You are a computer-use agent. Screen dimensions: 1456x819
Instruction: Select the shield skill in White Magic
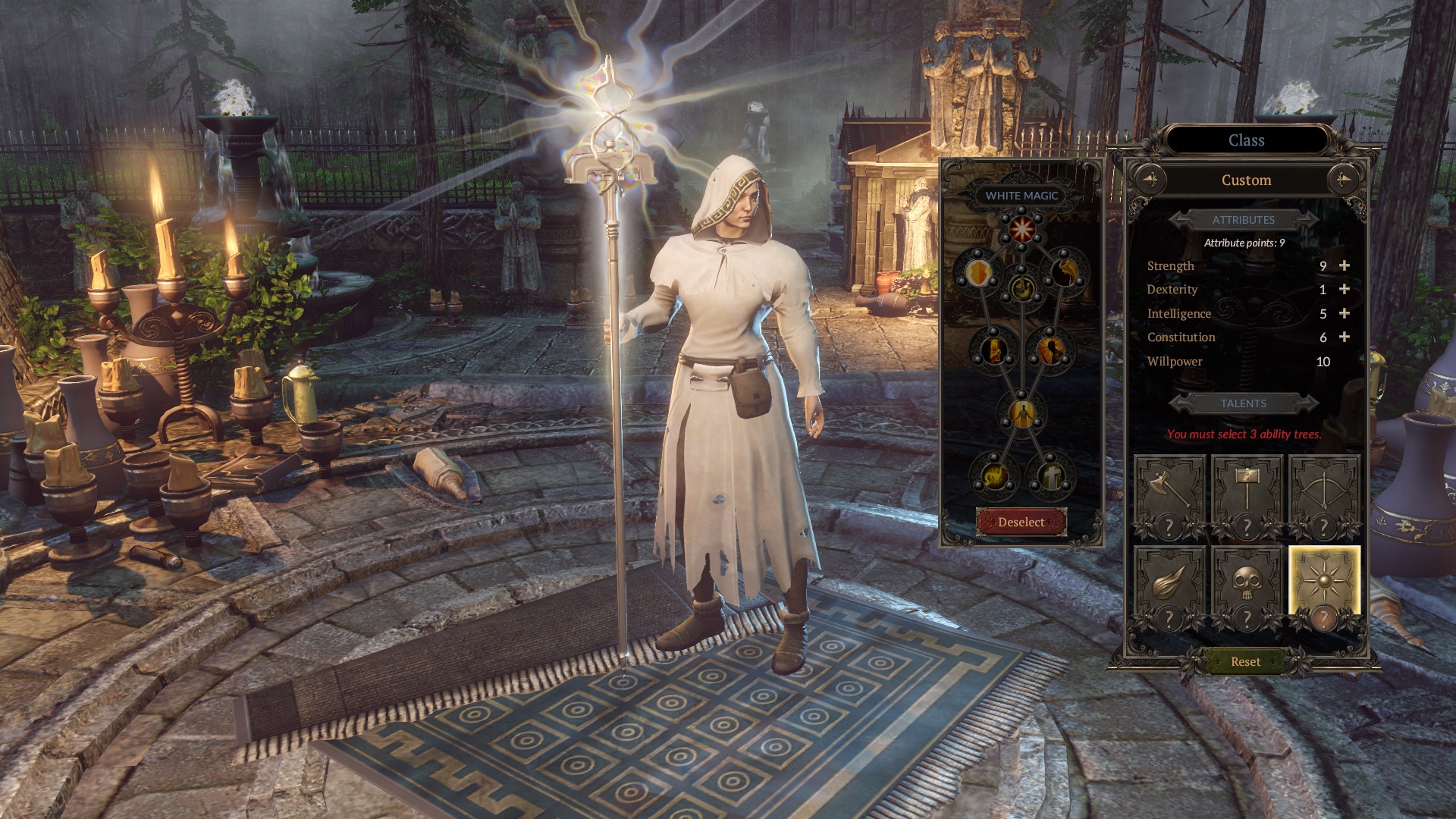pos(978,271)
